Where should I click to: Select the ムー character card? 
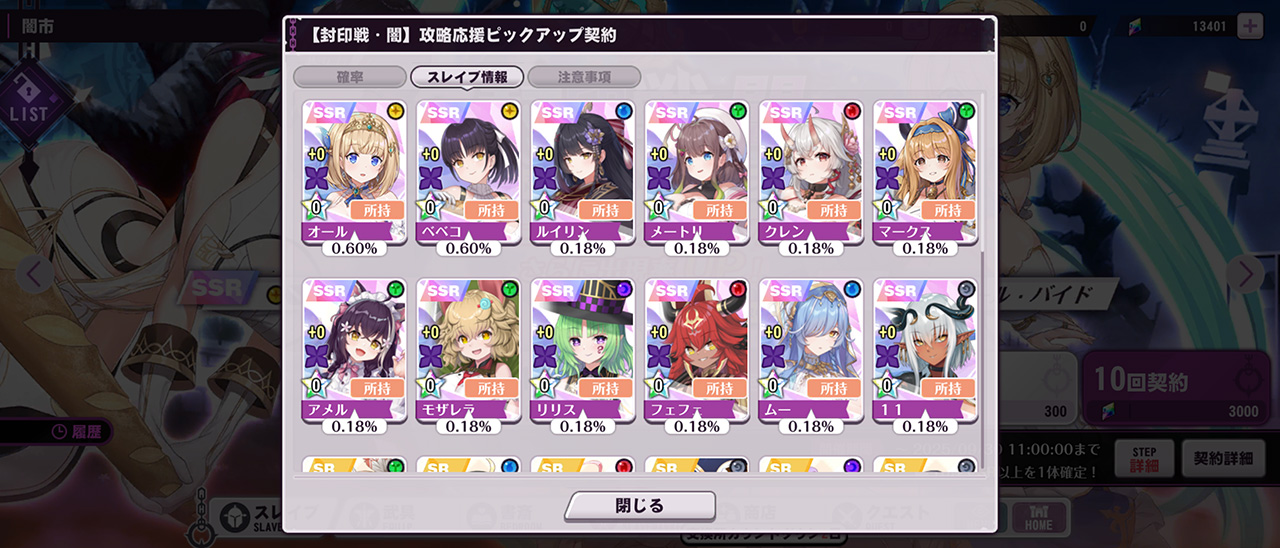click(x=810, y=349)
